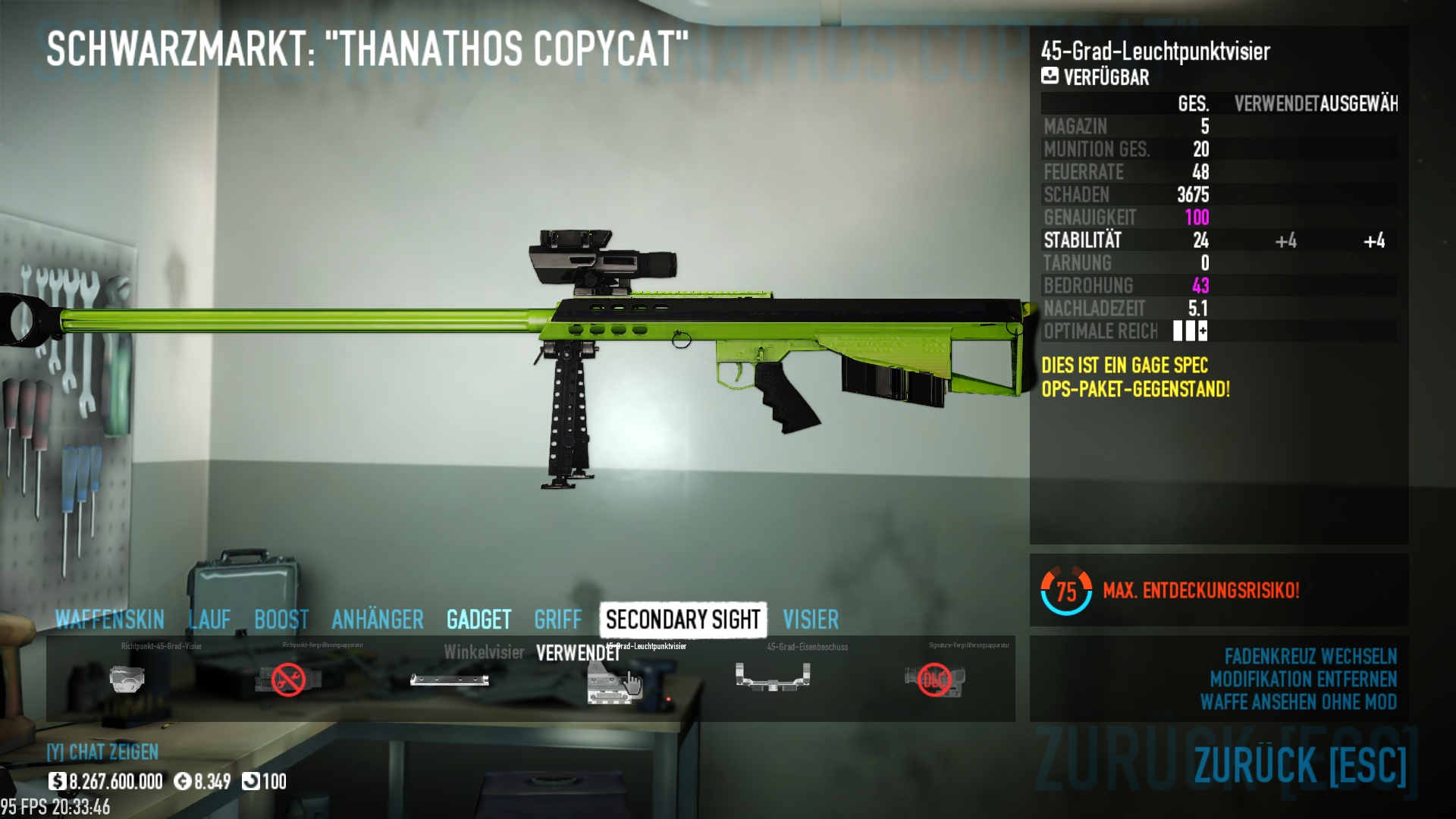1456x819 pixels.
Task: Select the Secondary Sight tab
Action: [x=682, y=620]
